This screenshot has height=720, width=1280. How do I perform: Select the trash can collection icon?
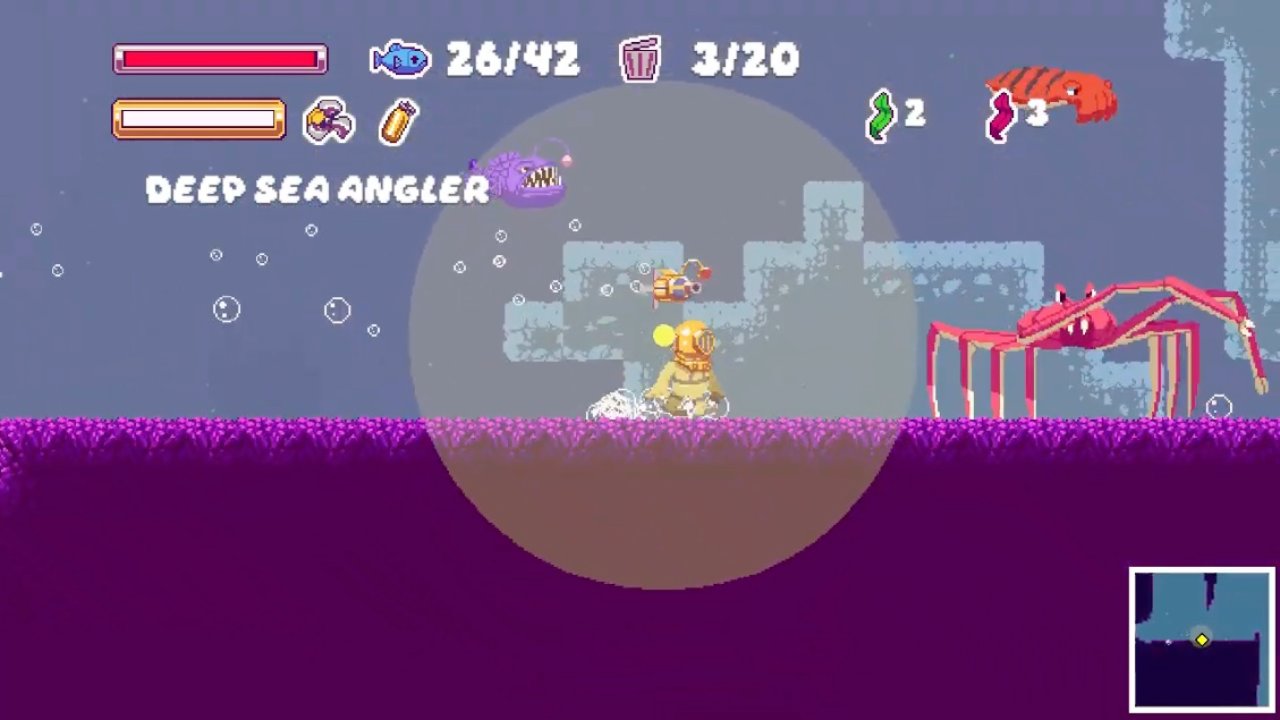(640, 59)
